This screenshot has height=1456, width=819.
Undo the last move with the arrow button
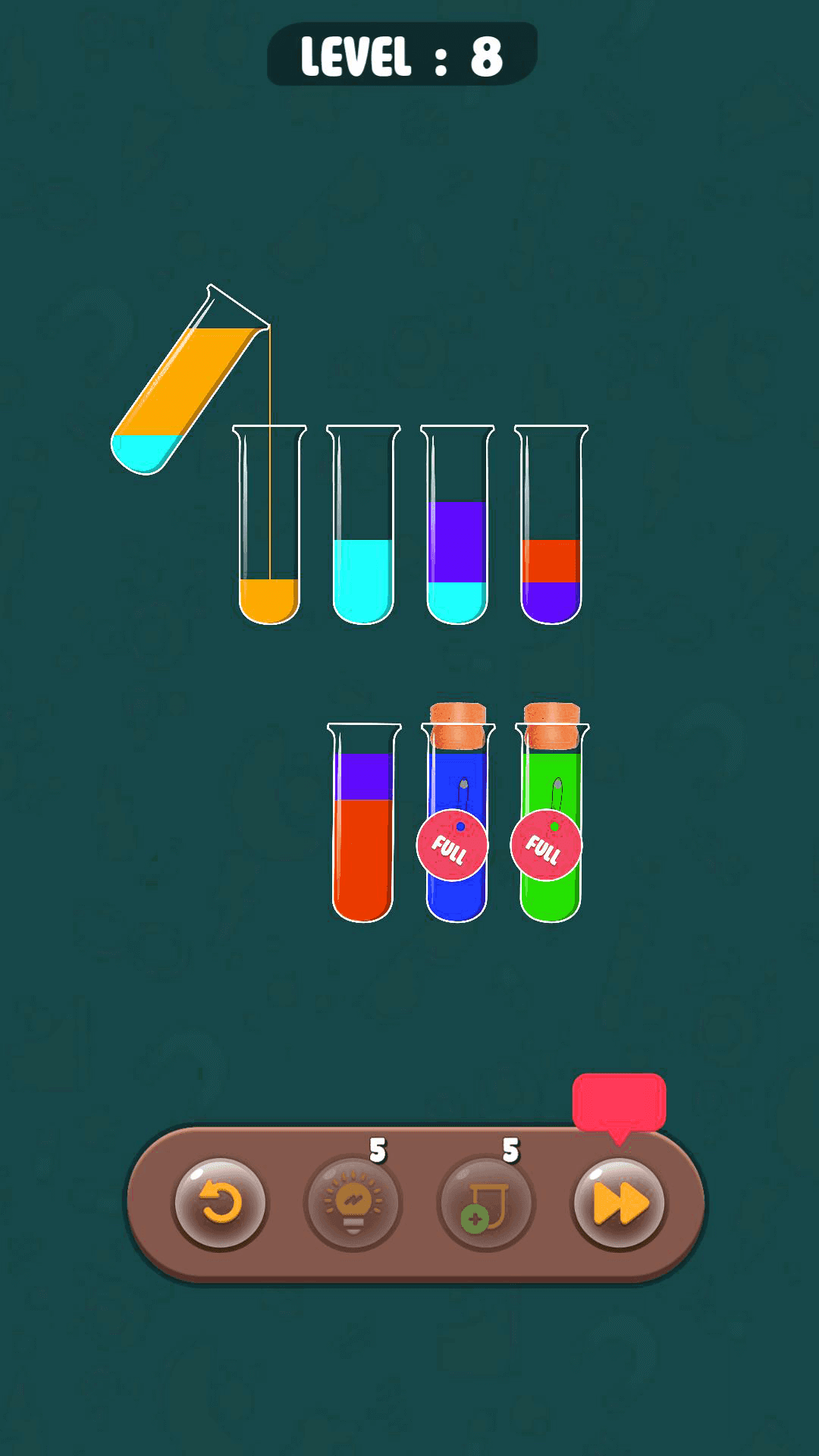tap(220, 1203)
